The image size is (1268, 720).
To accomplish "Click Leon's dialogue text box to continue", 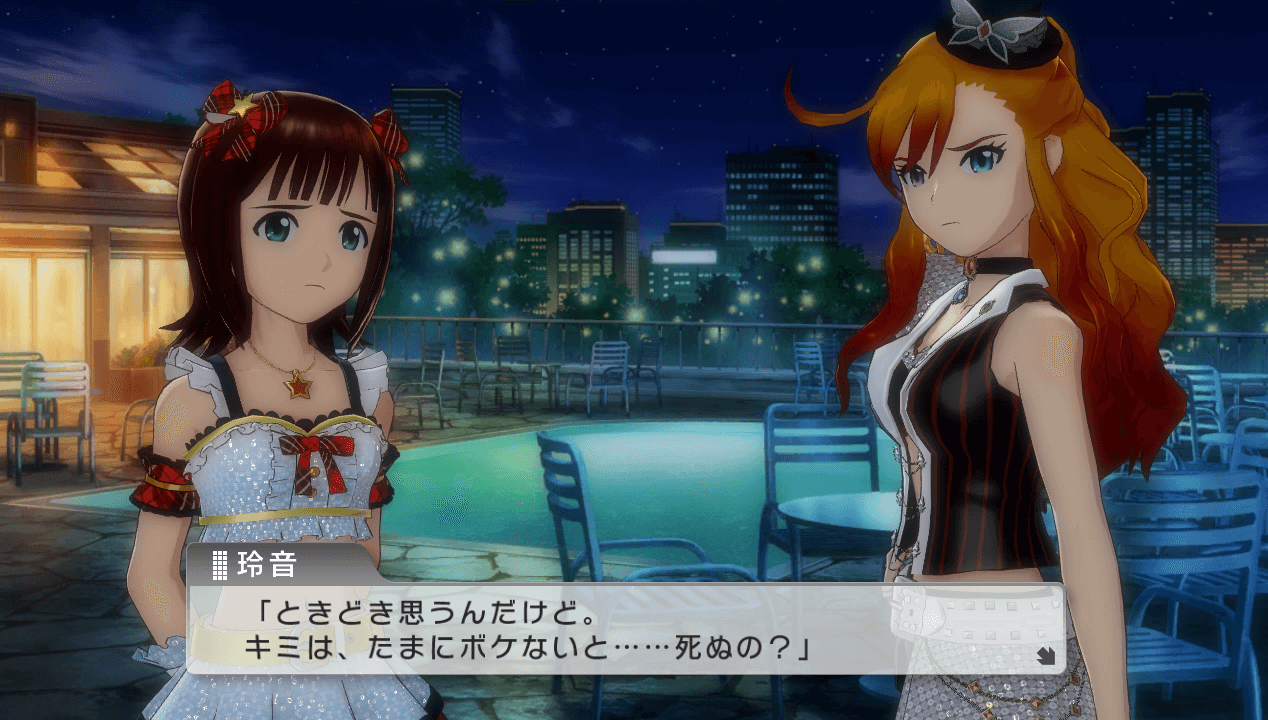I will [x=625, y=628].
